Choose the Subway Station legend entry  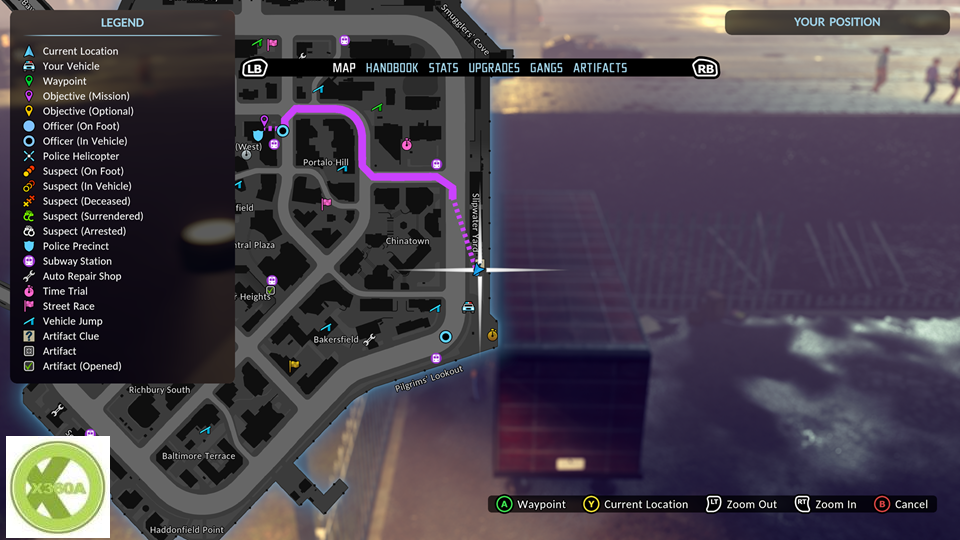coord(77,261)
